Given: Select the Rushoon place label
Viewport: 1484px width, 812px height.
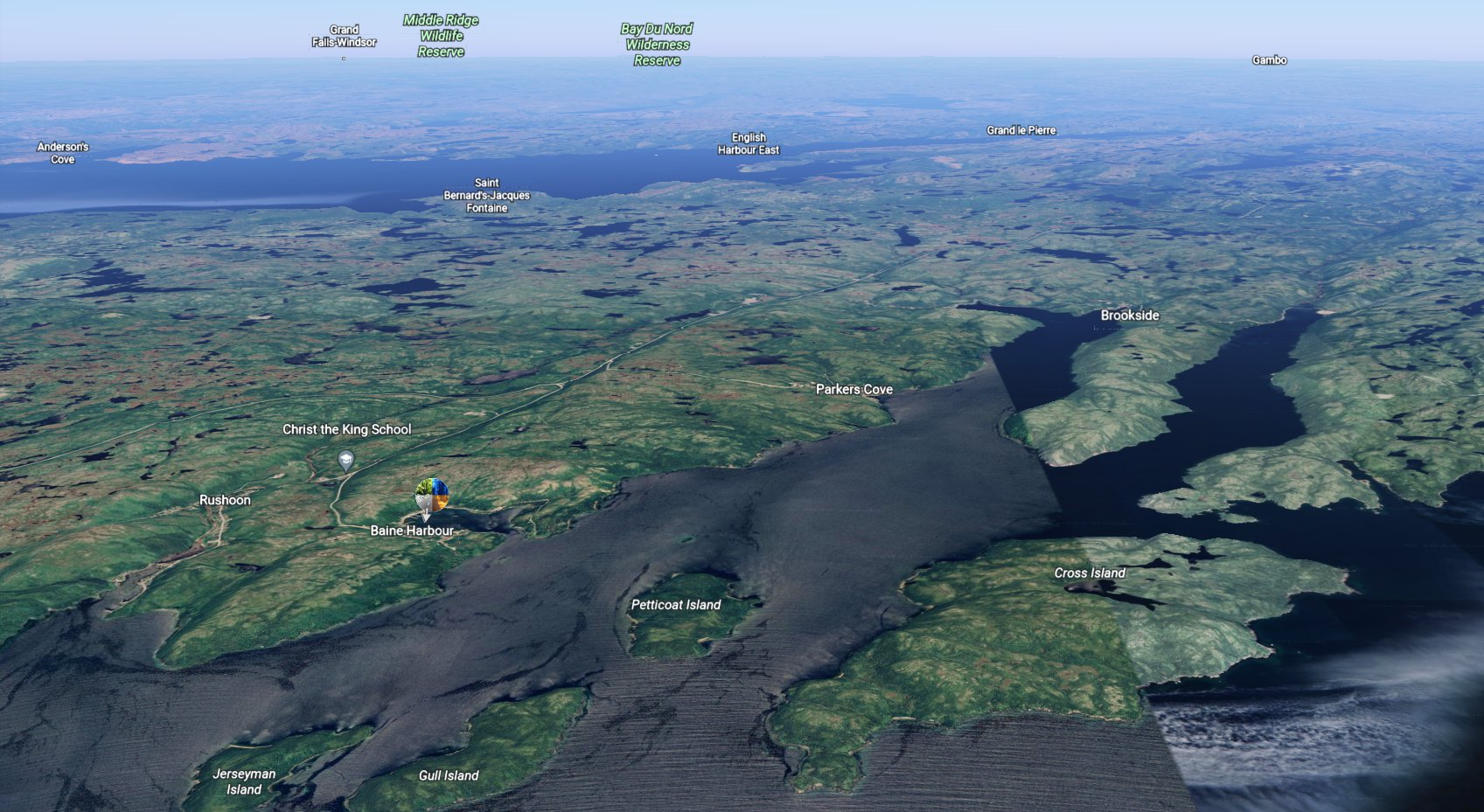Looking at the screenshot, I should [x=225, y=500].
